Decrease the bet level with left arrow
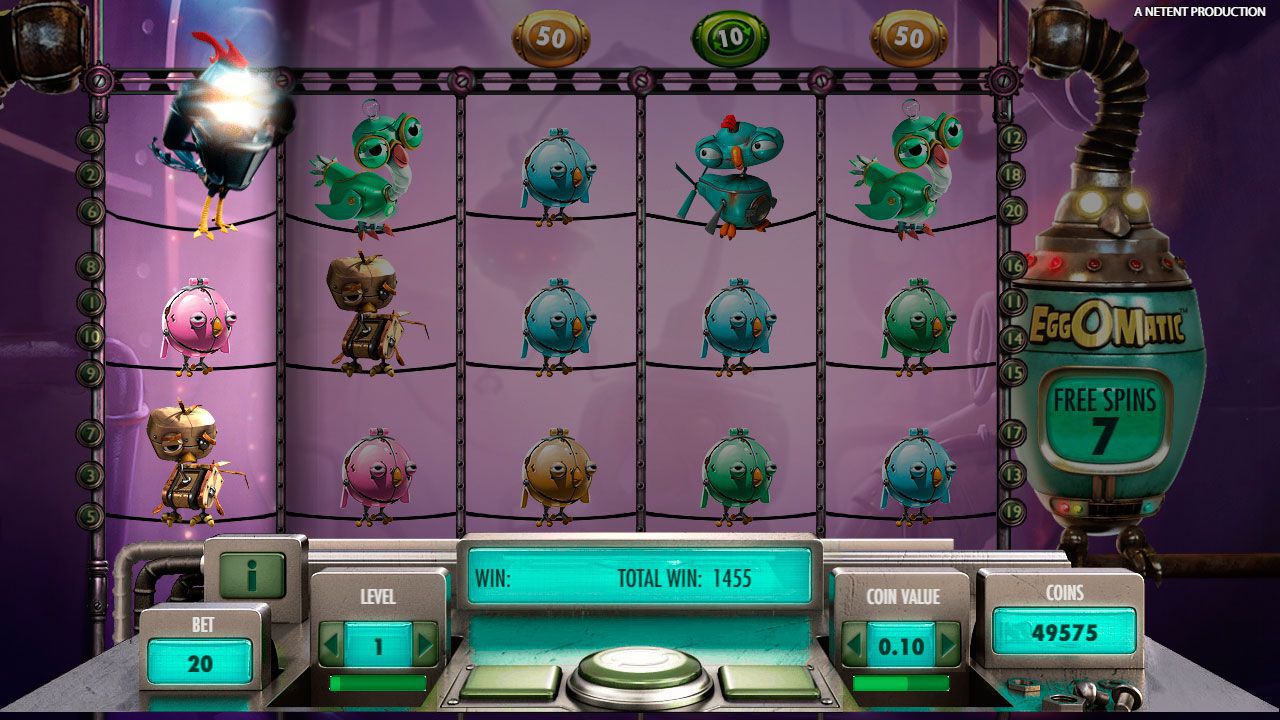This screenshot has width=1280, height=720. point(331,645)
